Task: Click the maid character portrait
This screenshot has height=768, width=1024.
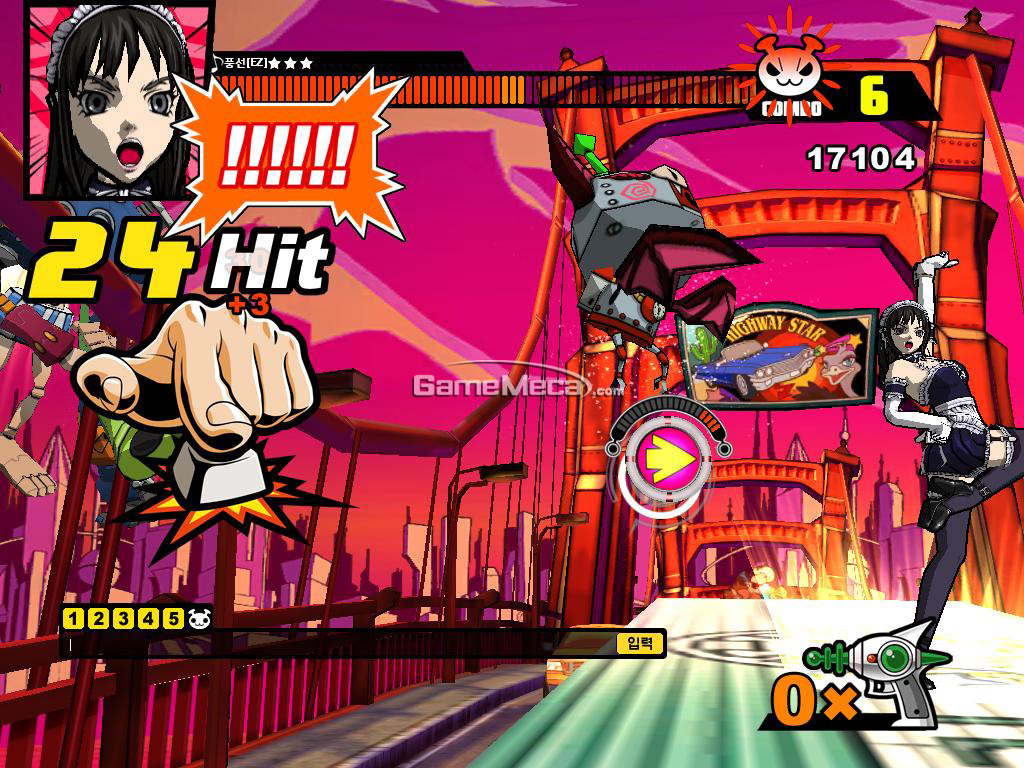Action: tap(110, 100)
